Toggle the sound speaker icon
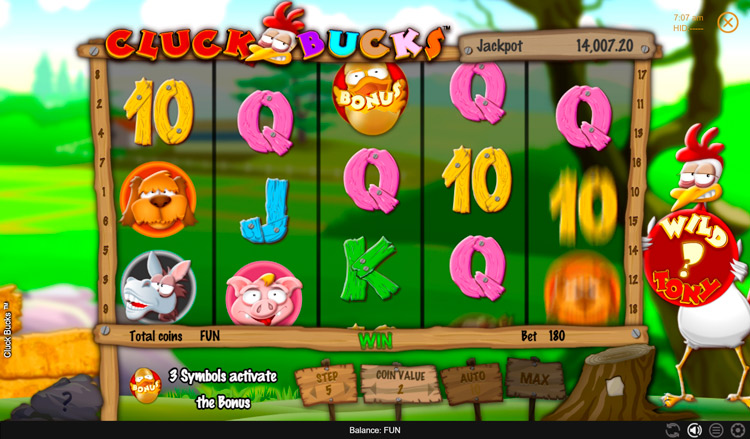750x439 pixels. point(694,430)
